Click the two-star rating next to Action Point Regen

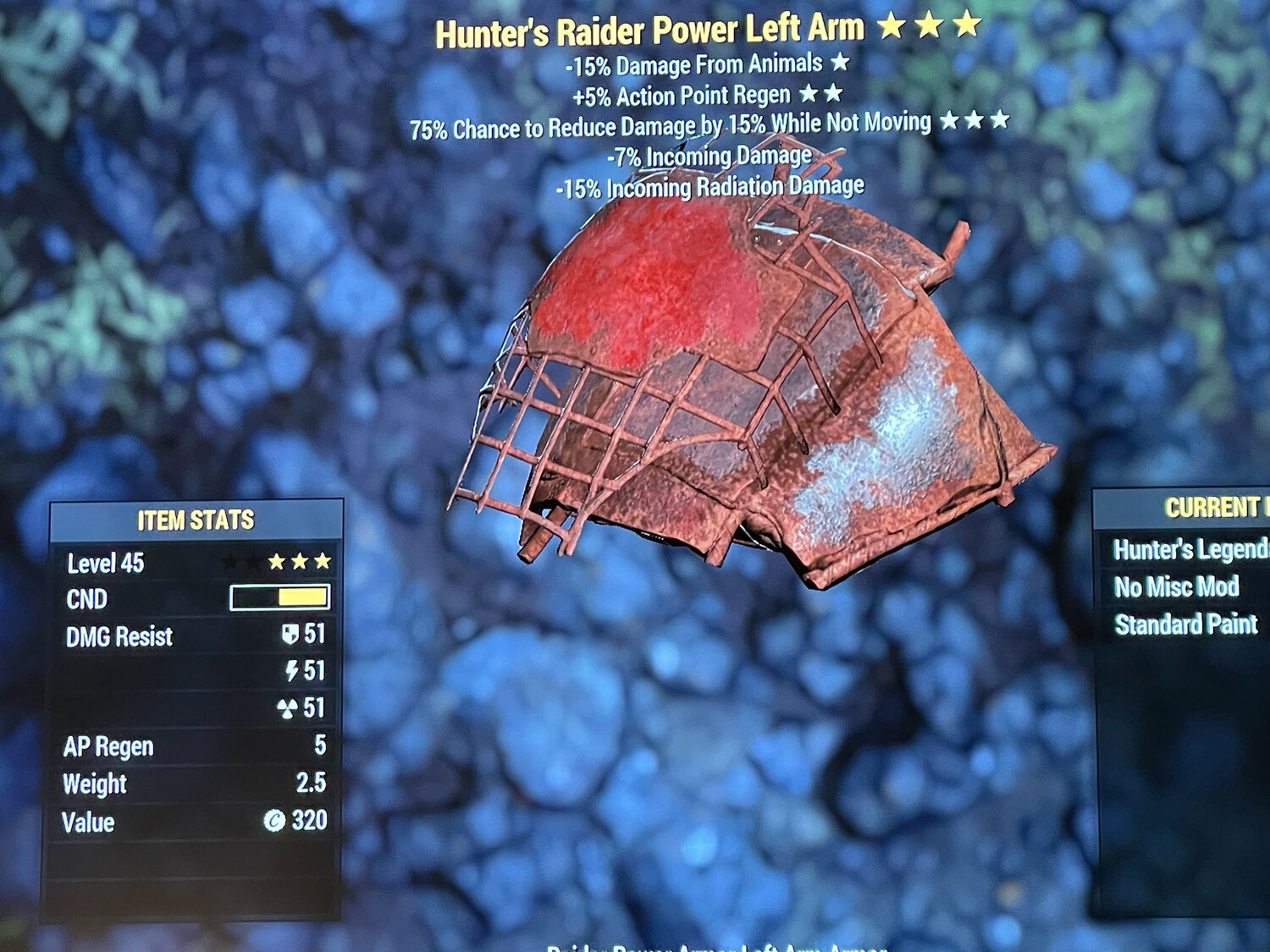821,95
